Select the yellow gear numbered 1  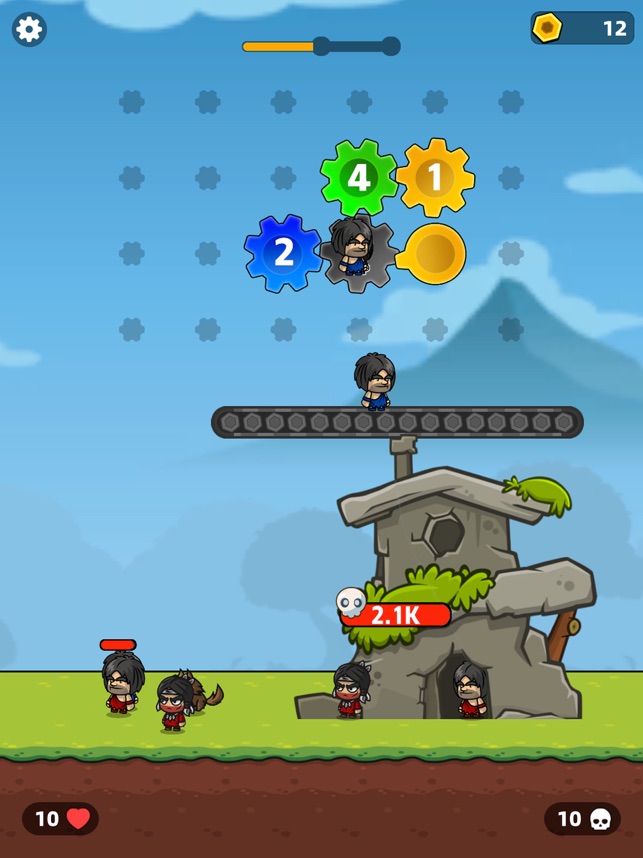point(434,178)
